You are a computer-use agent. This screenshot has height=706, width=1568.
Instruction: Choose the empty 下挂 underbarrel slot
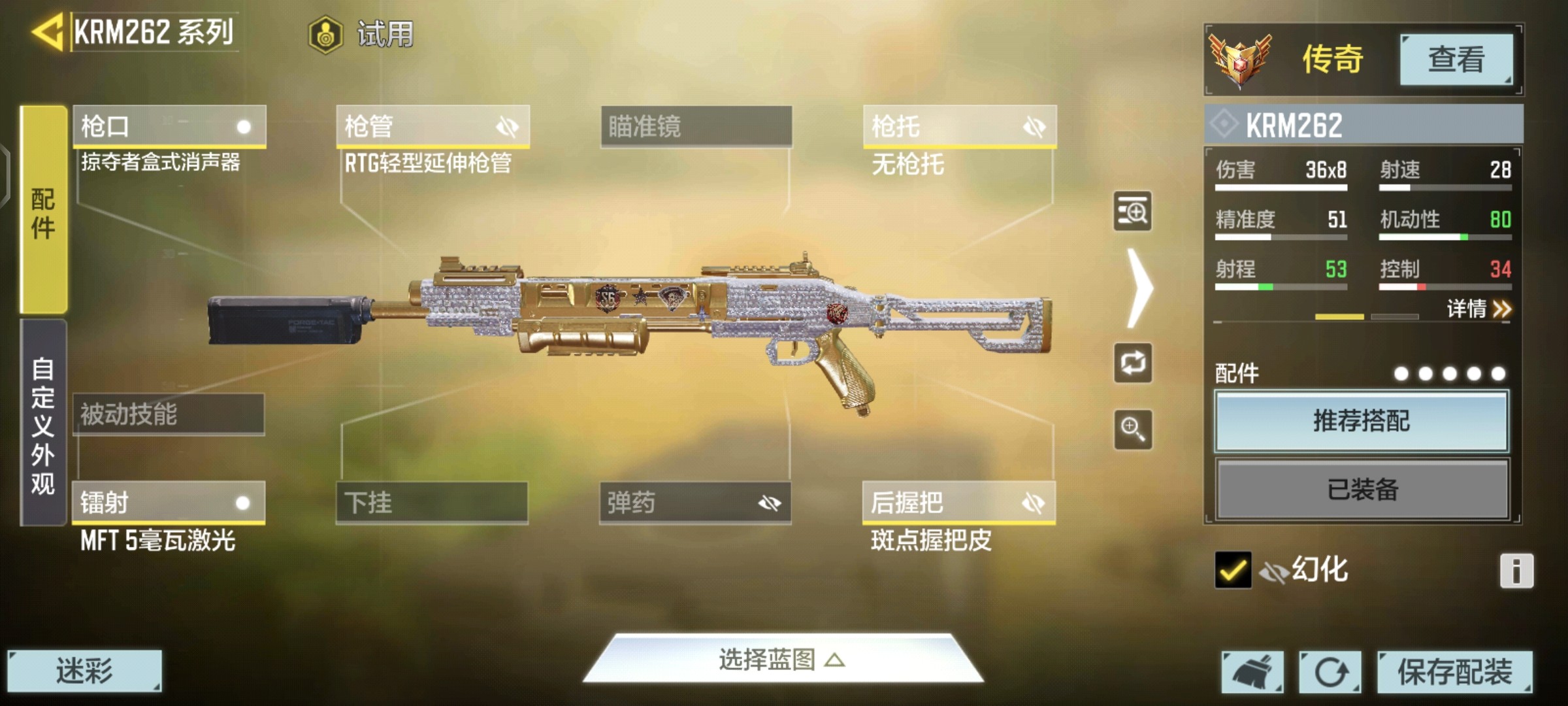pyautogui.click(x=432, y=503)
